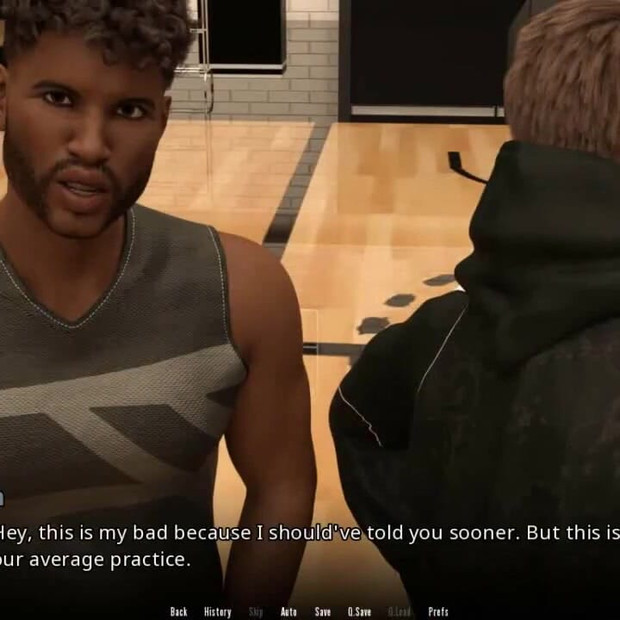Image resolution: width=620 pixels, height=620 pixels.
Task: Click the dimmed Q.Load button
Action: click(399, 612)
